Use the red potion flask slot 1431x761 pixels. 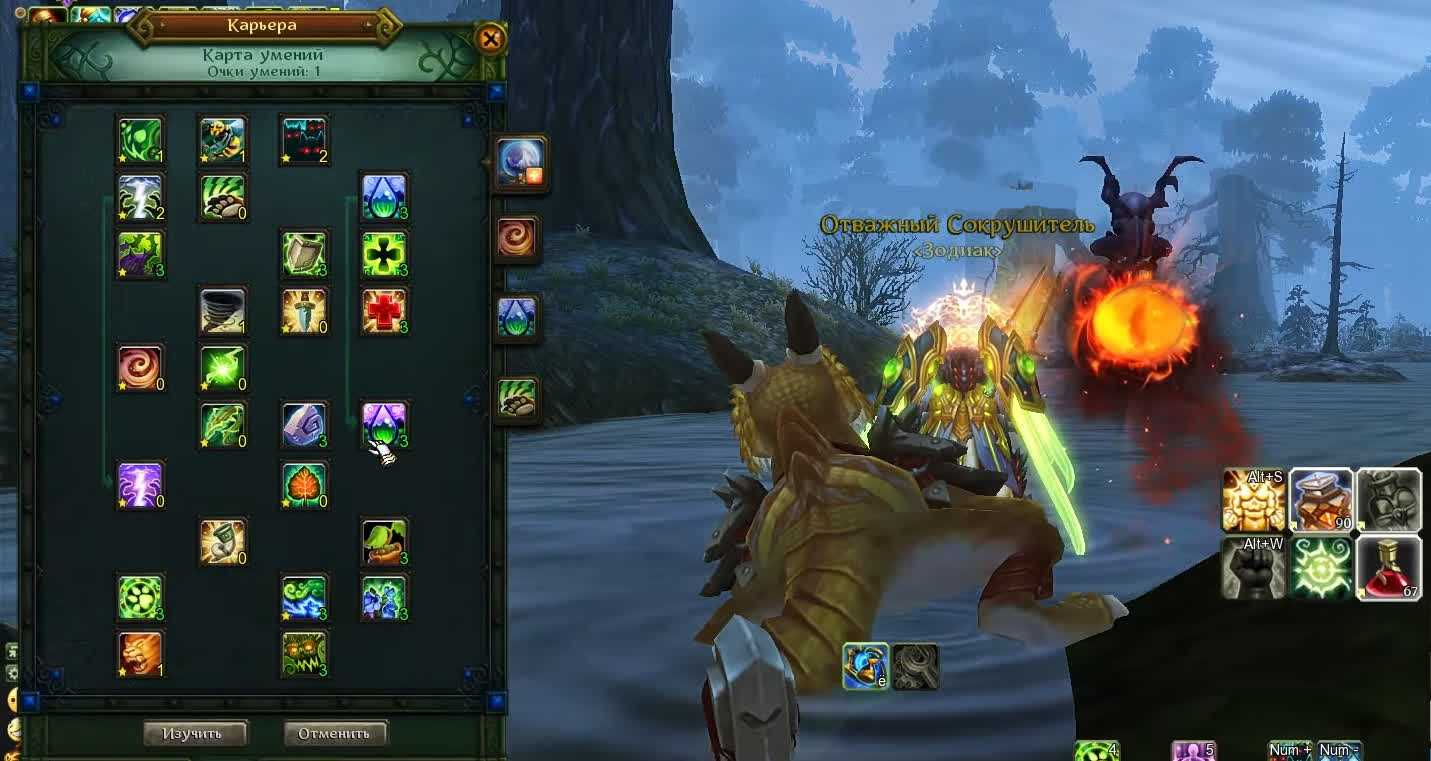(x=1388, y=567)
